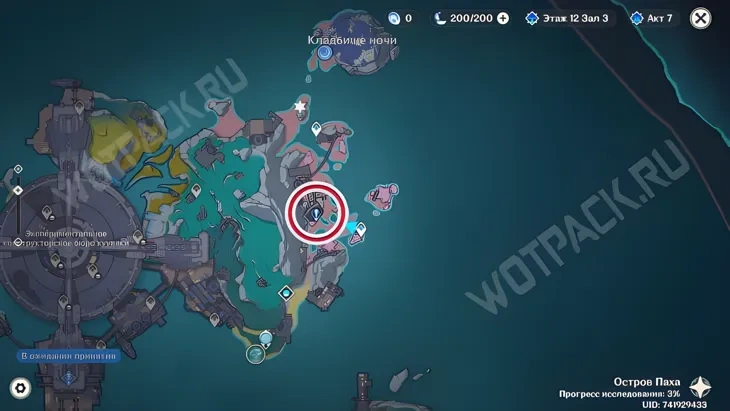730x411 pixels.
Task: Select the Кладбище ночи map marker
Action: 325,51
